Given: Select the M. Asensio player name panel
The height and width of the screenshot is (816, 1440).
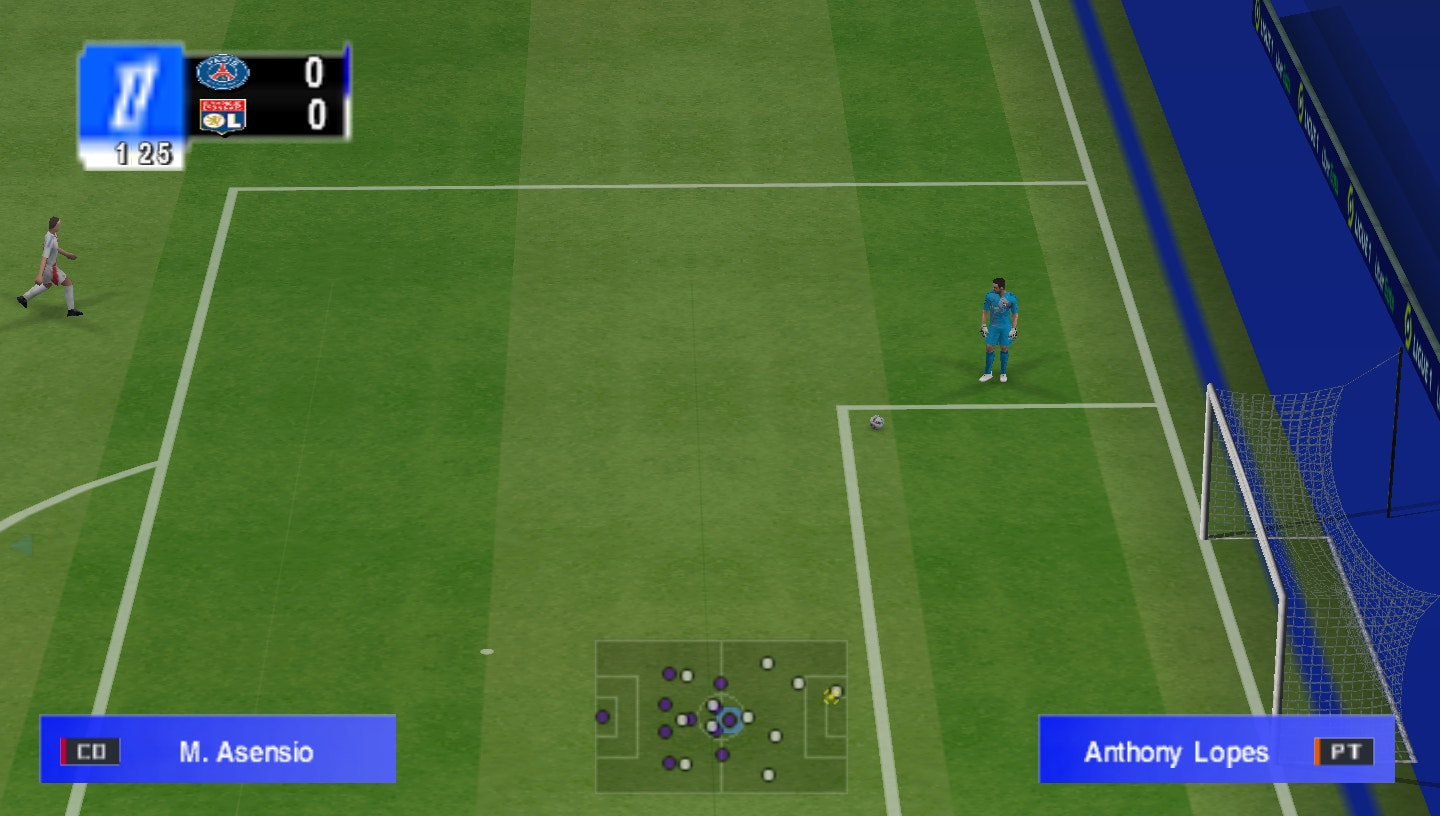Looking at the screenshot, I should tap(218, 750).
